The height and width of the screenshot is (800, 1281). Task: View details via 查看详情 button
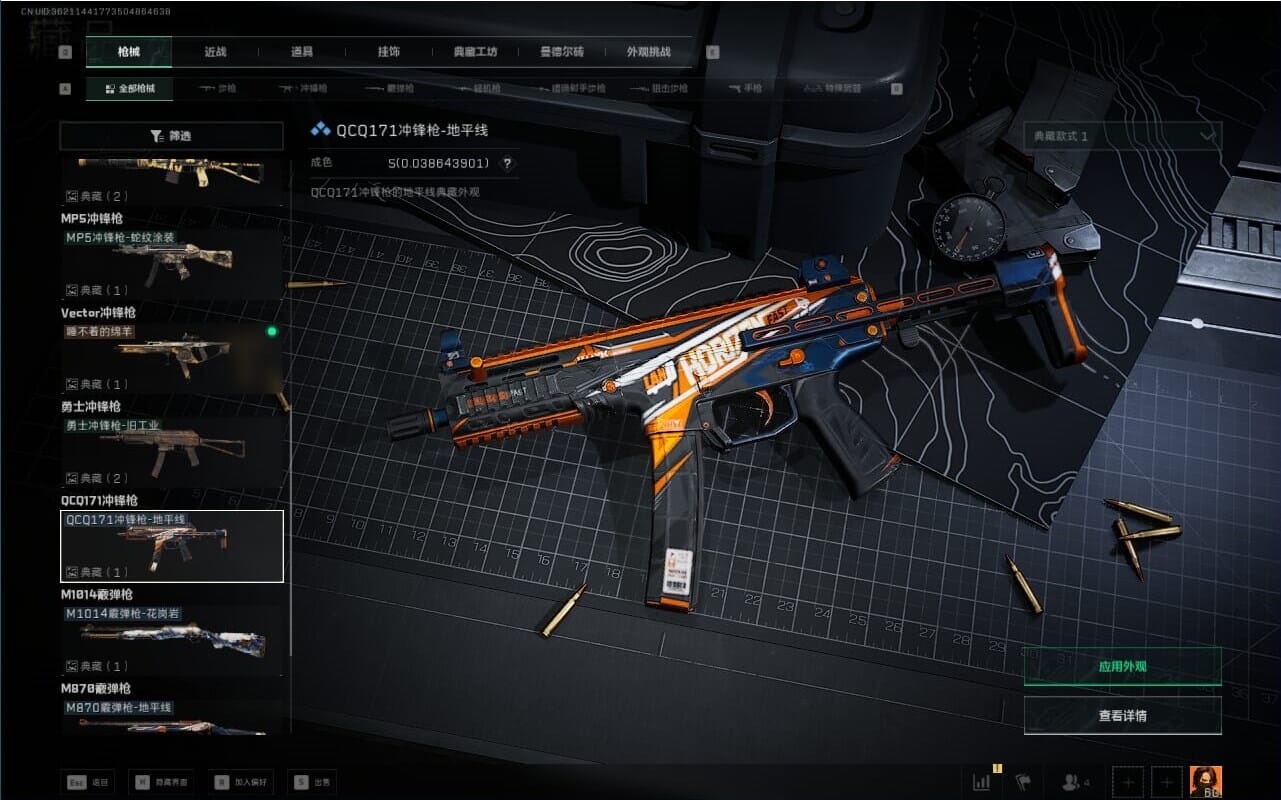1122,716
